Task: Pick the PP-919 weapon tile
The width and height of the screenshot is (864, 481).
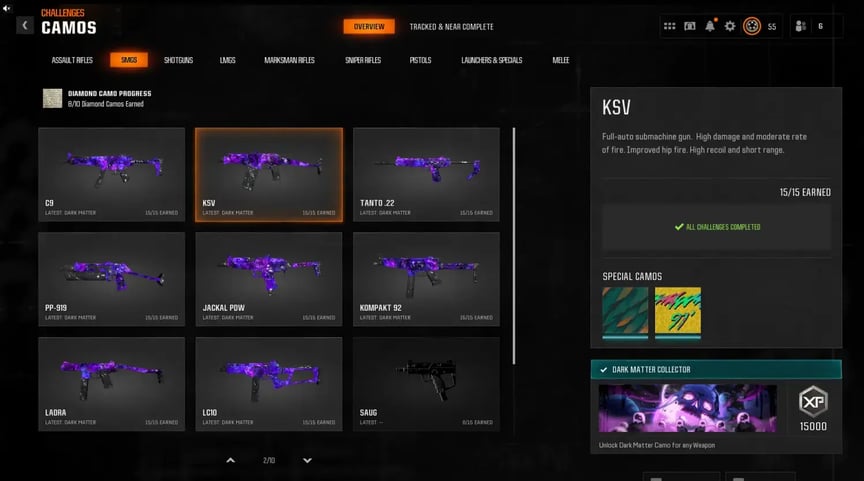Action: point(111,279)
